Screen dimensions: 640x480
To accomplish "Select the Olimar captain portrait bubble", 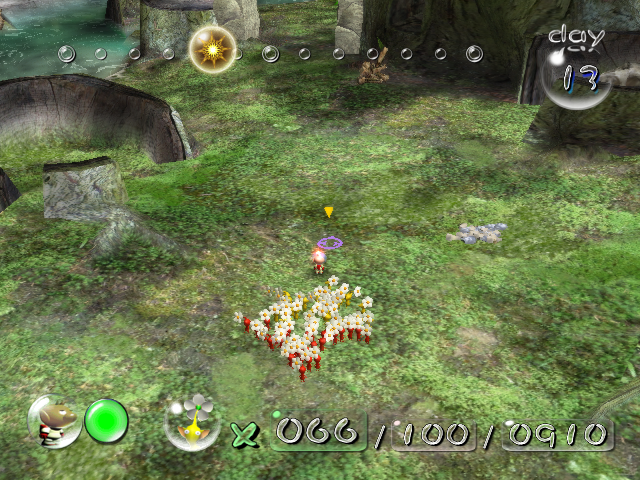I will tap(55, 421).
